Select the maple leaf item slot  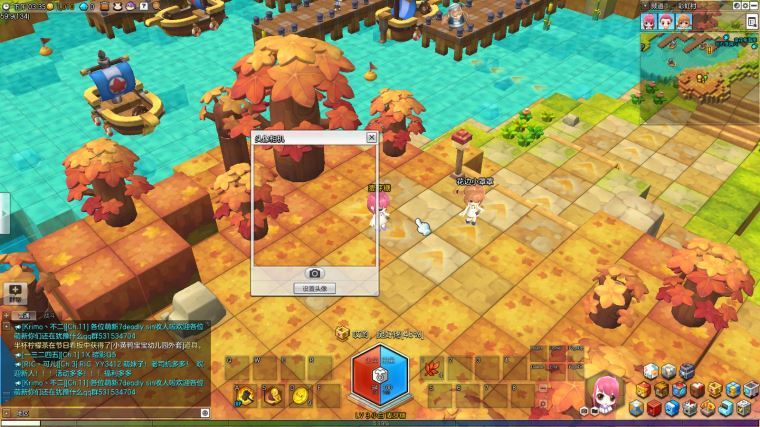[x=433, y=369]
